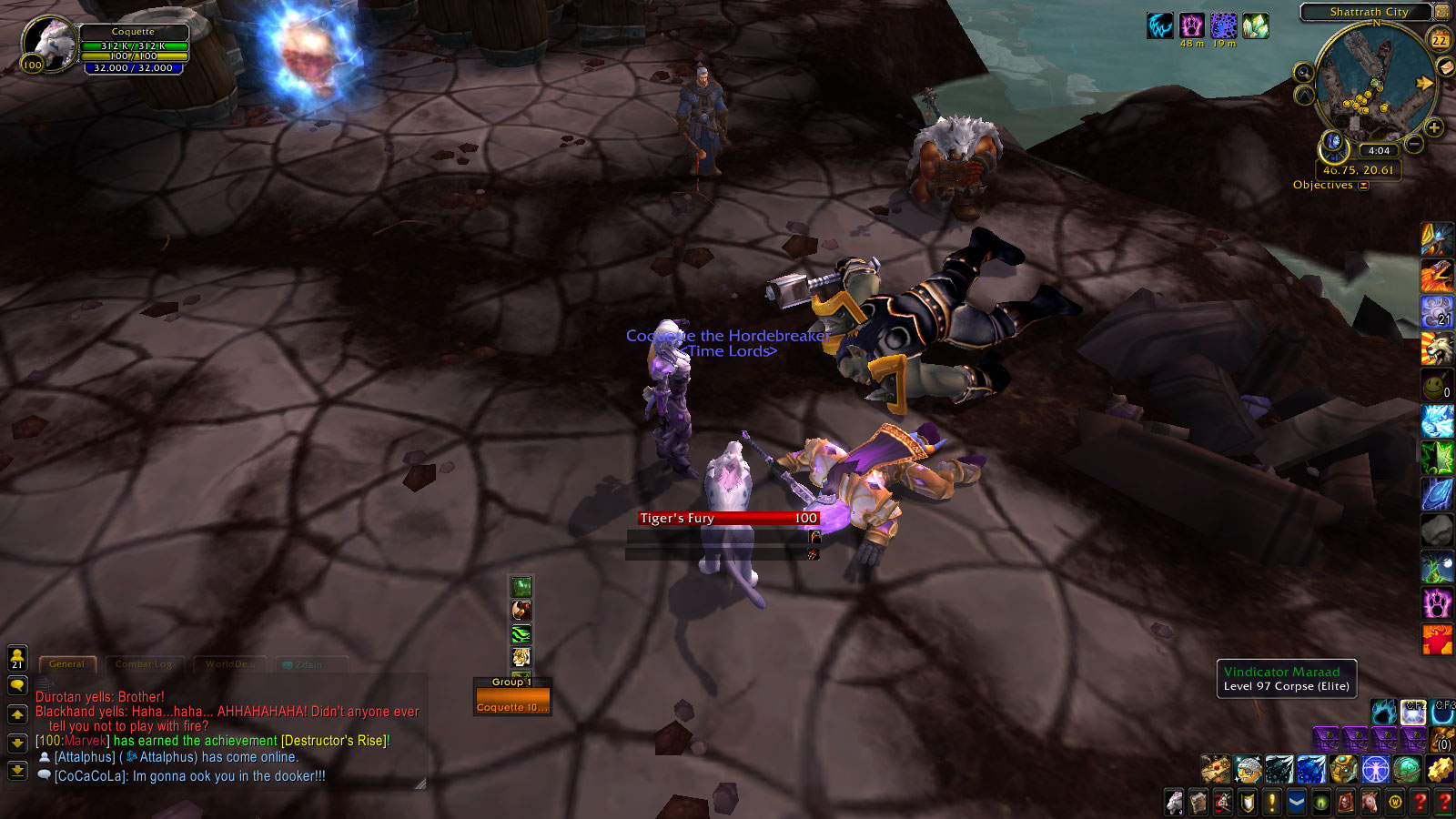This screenshot has width=1456, height=819.
Task: Click the chat speech bubble button
Action: coord(17,685)
